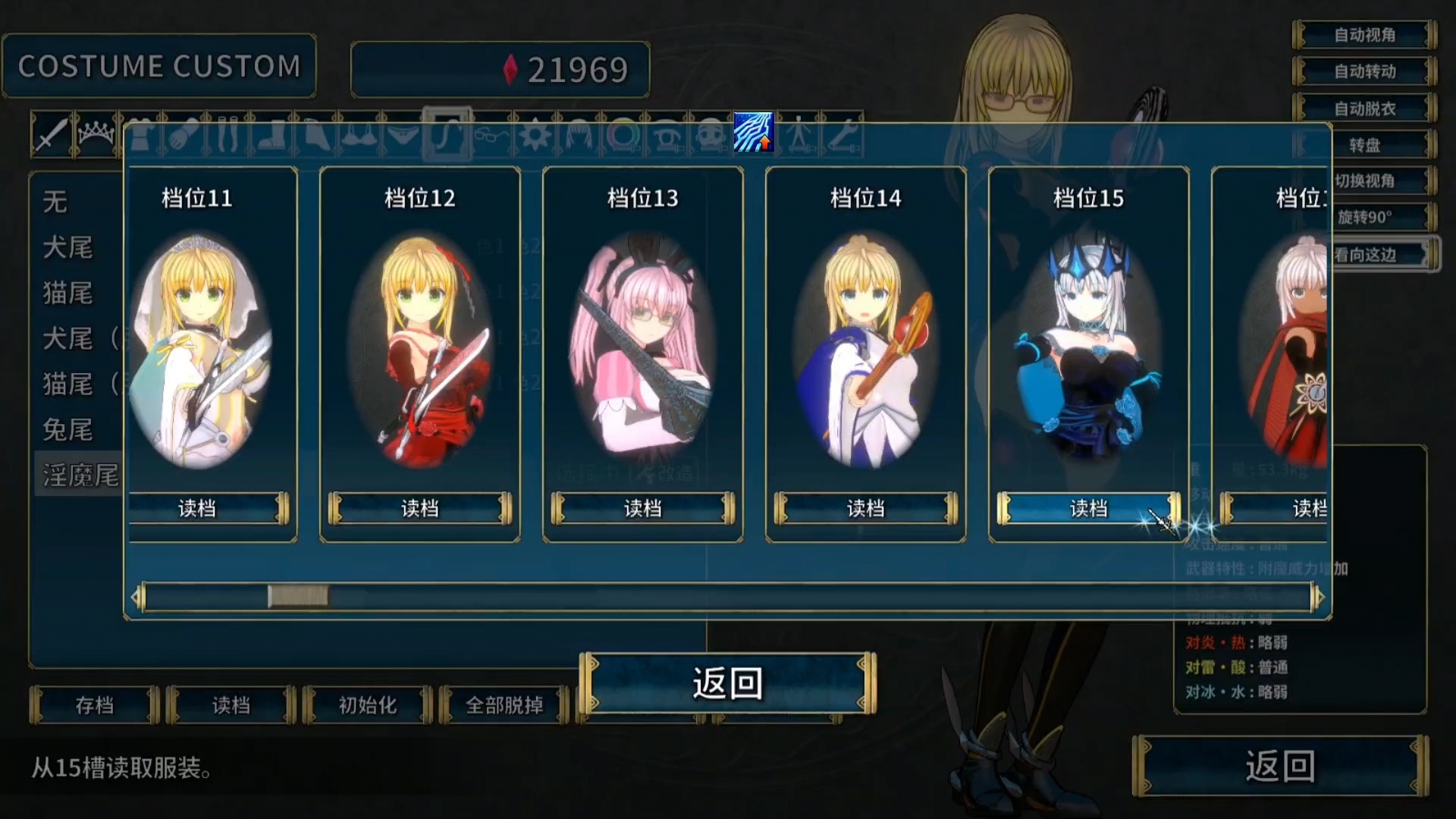Reset costume with 初始化
The width and height of the screenshot is (1456, 819).
coord(367,705)
